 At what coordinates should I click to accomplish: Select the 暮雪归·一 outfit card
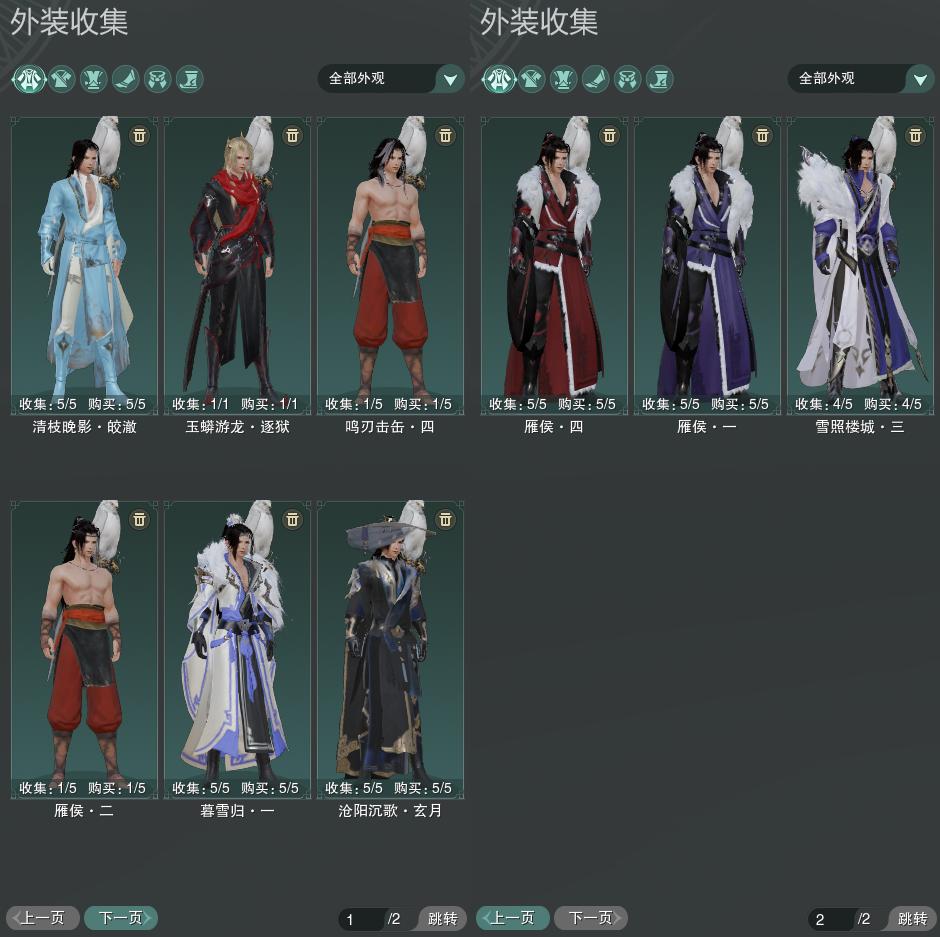click(x=237, y=645)
